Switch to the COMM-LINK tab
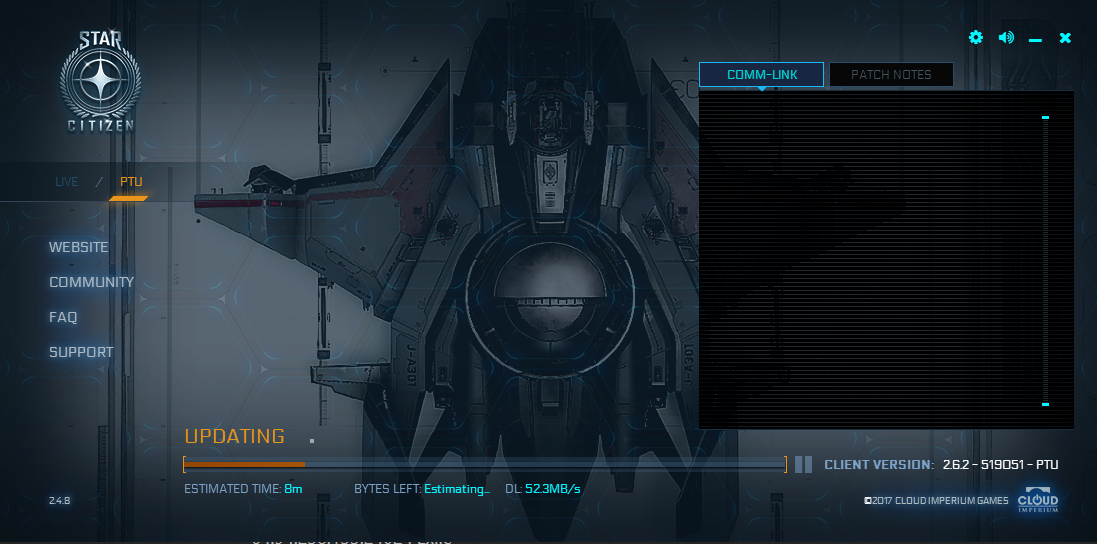The image size is (1097, 544). 761,75
